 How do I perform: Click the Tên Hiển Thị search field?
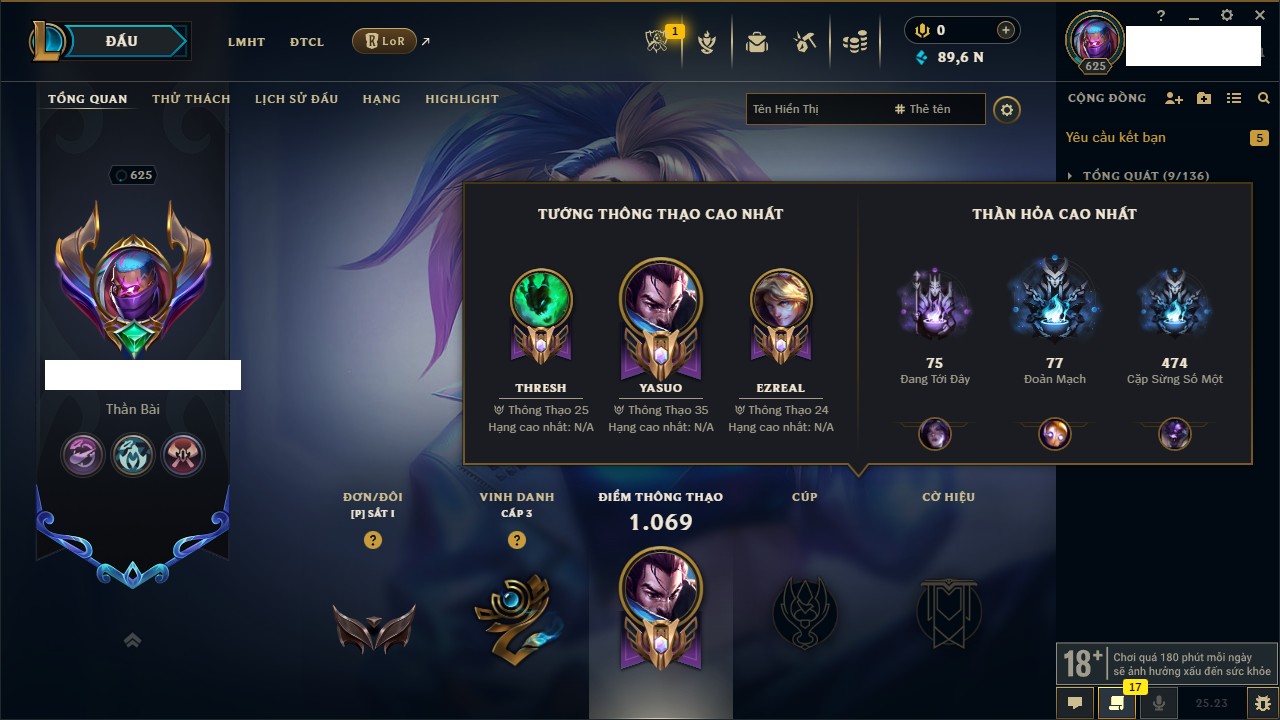(x=815, y=109)
